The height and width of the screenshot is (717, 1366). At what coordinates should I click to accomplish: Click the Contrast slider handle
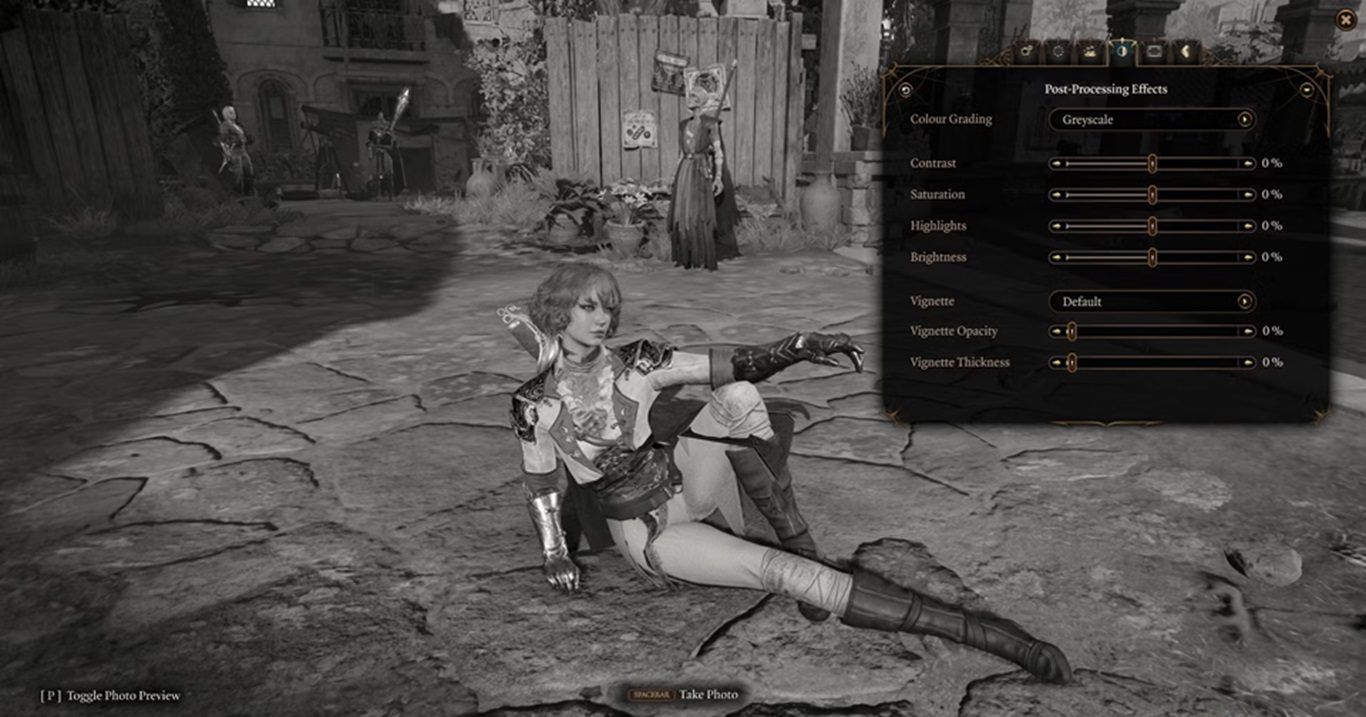point(1152,163)
